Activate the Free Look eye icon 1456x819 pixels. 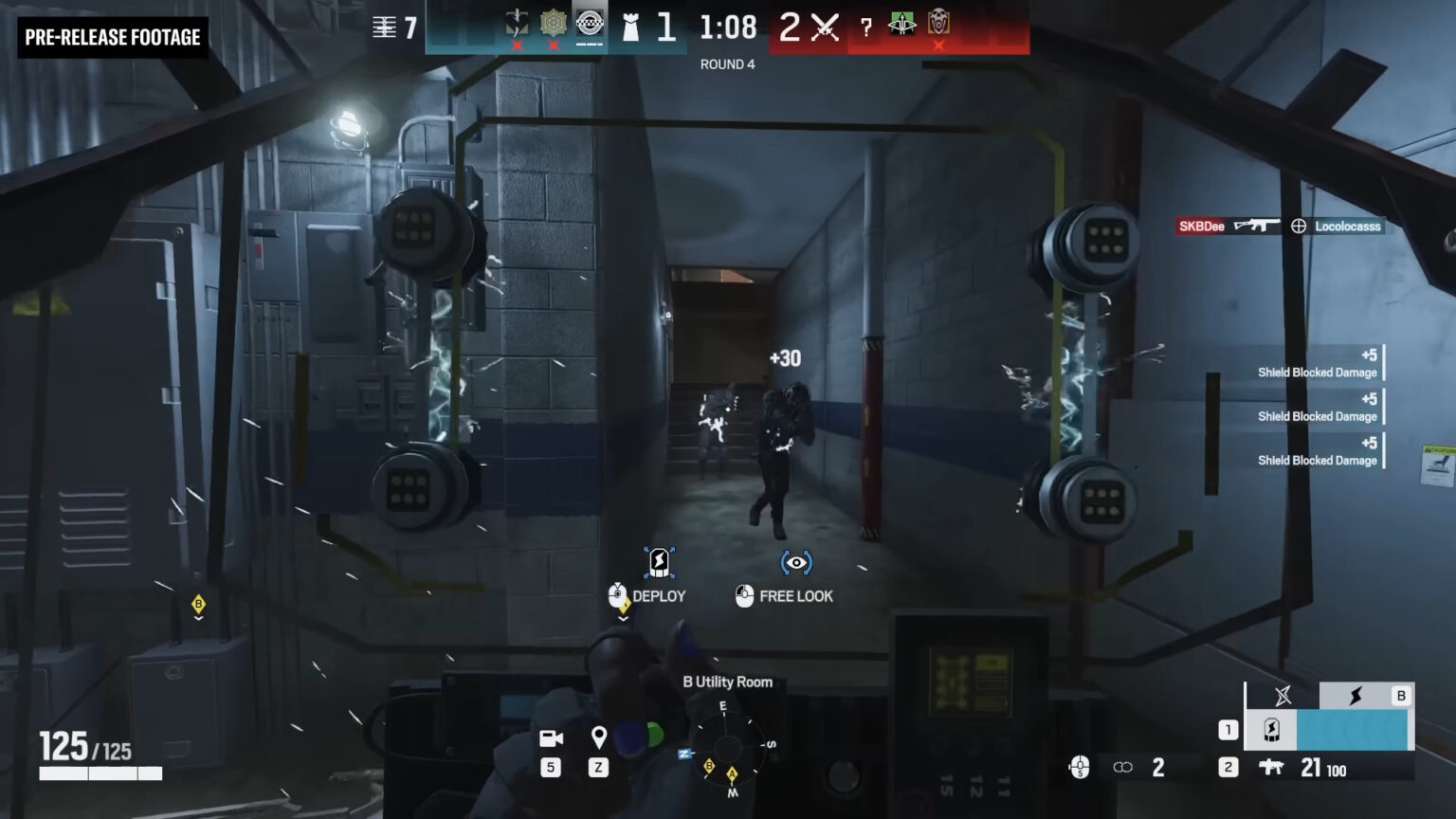[x=796, y=561]
